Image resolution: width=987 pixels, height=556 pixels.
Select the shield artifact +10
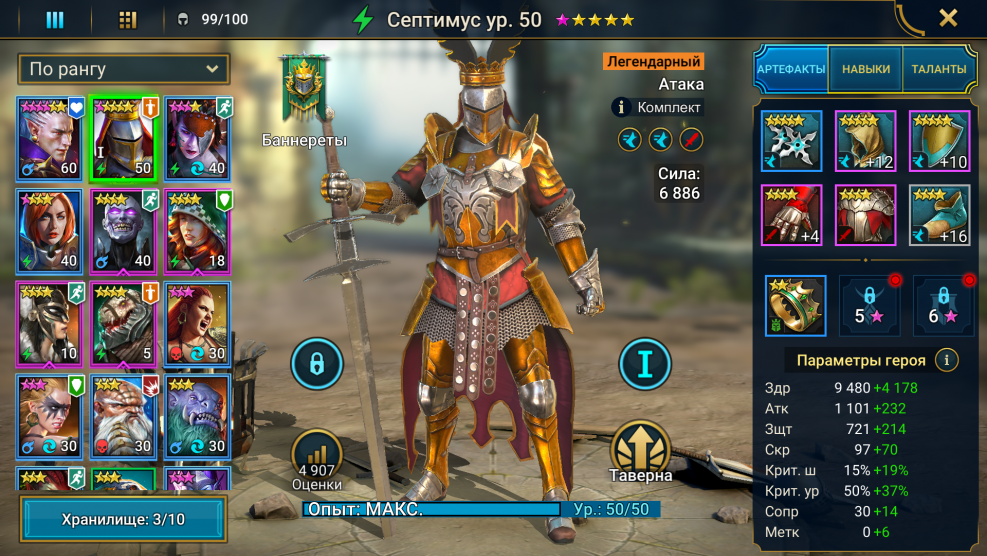pyautogui.click(x=939, y=141)
